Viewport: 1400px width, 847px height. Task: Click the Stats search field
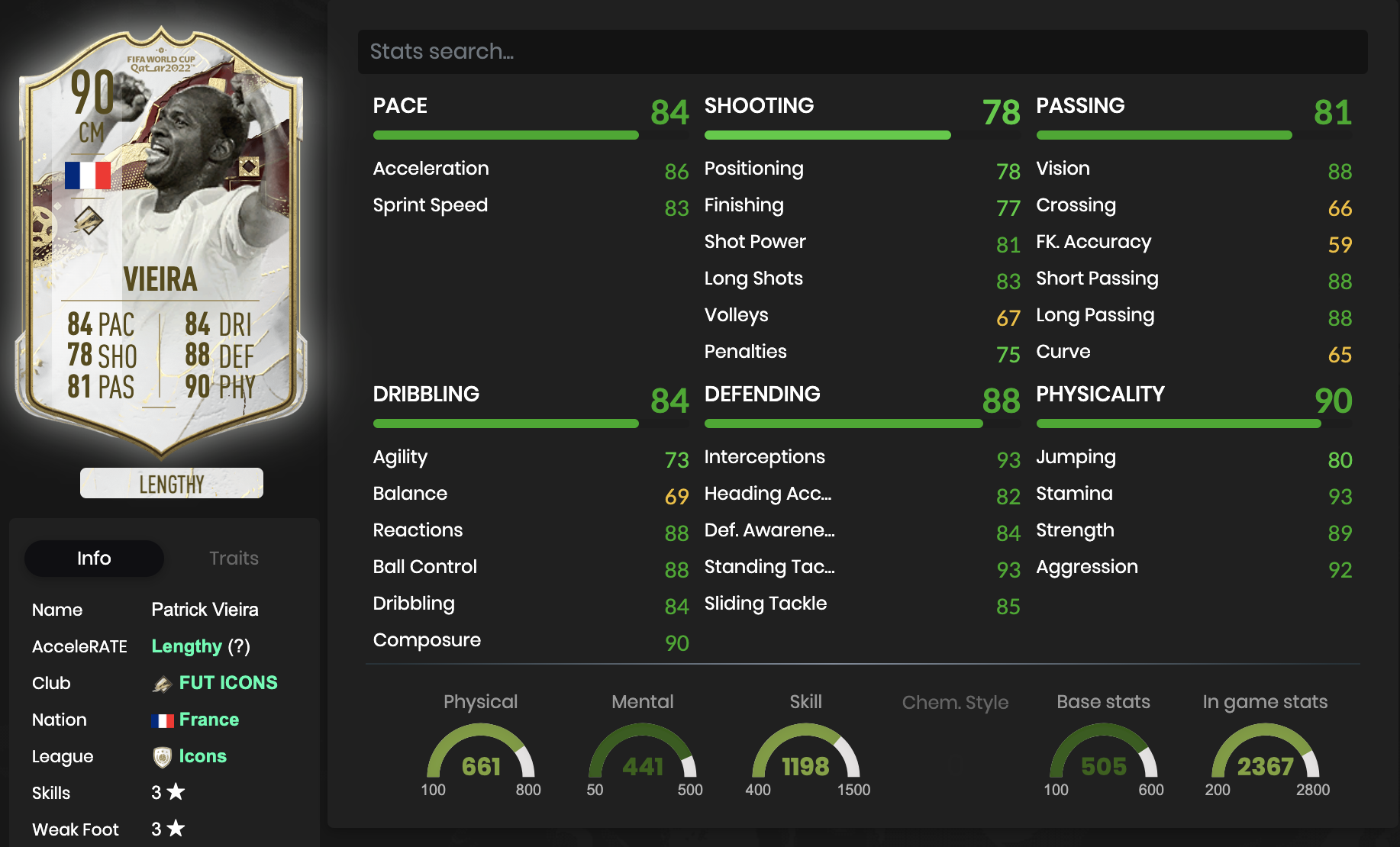point(861,52)
